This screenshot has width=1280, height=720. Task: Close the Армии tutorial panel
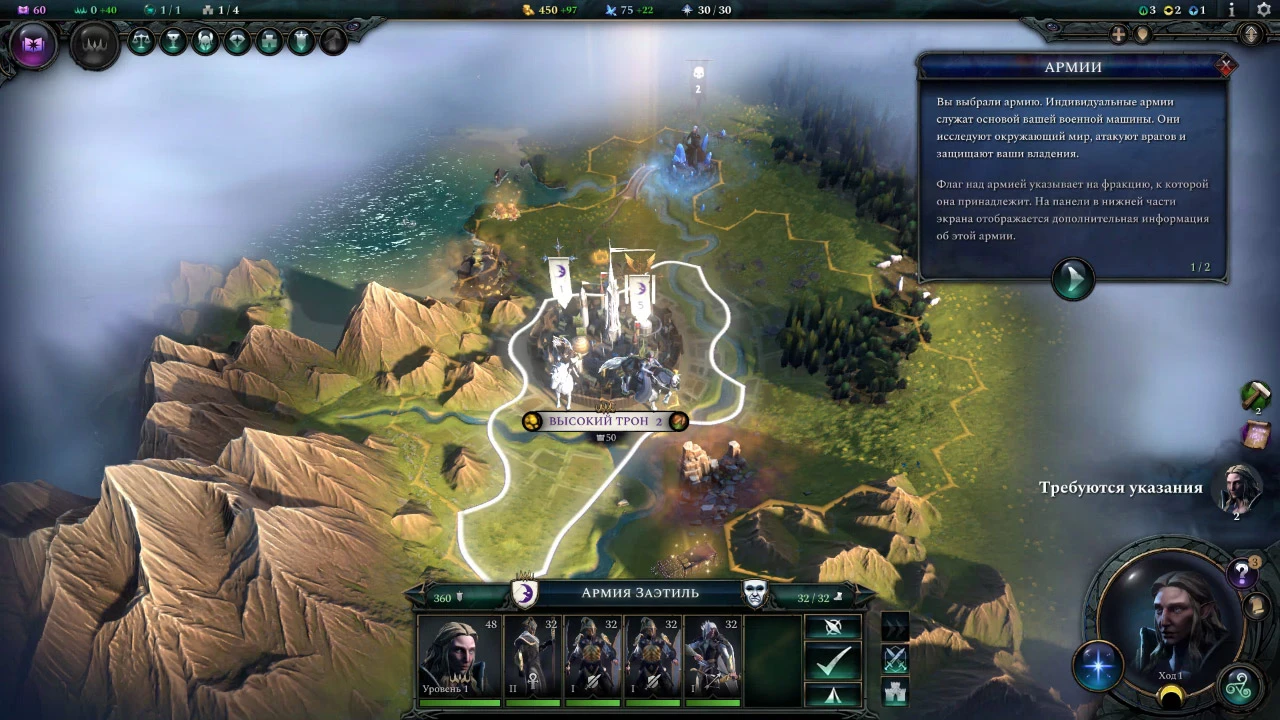click(1226, 66)
